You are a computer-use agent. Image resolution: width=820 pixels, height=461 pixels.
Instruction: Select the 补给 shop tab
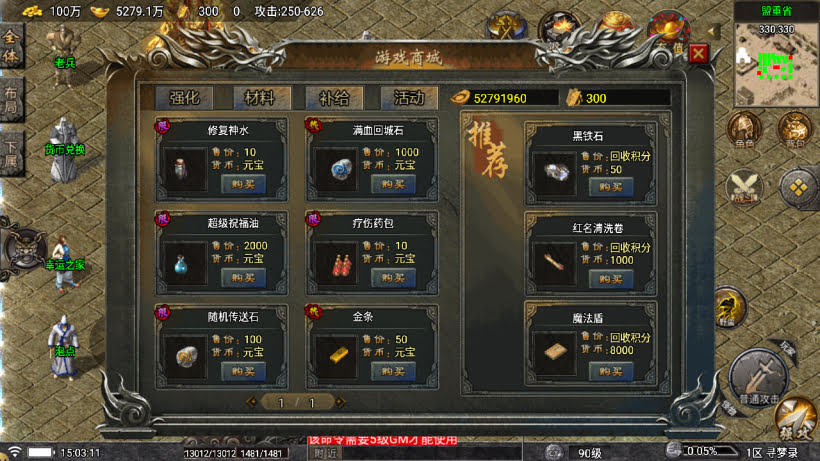(334, 98)
